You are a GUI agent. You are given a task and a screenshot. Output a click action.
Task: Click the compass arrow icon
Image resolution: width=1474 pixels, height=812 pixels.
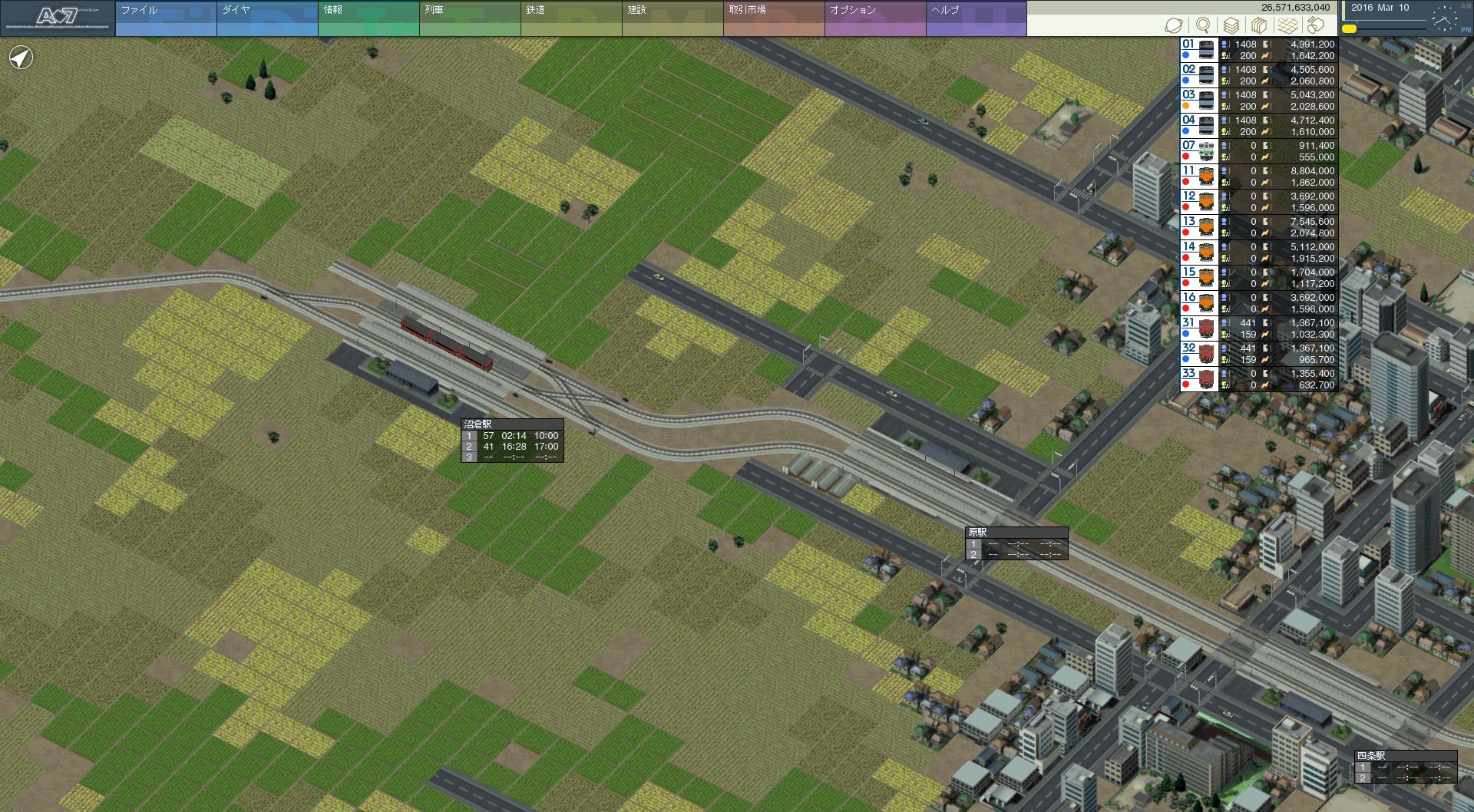pyautogui.click(x=21, y=58)
